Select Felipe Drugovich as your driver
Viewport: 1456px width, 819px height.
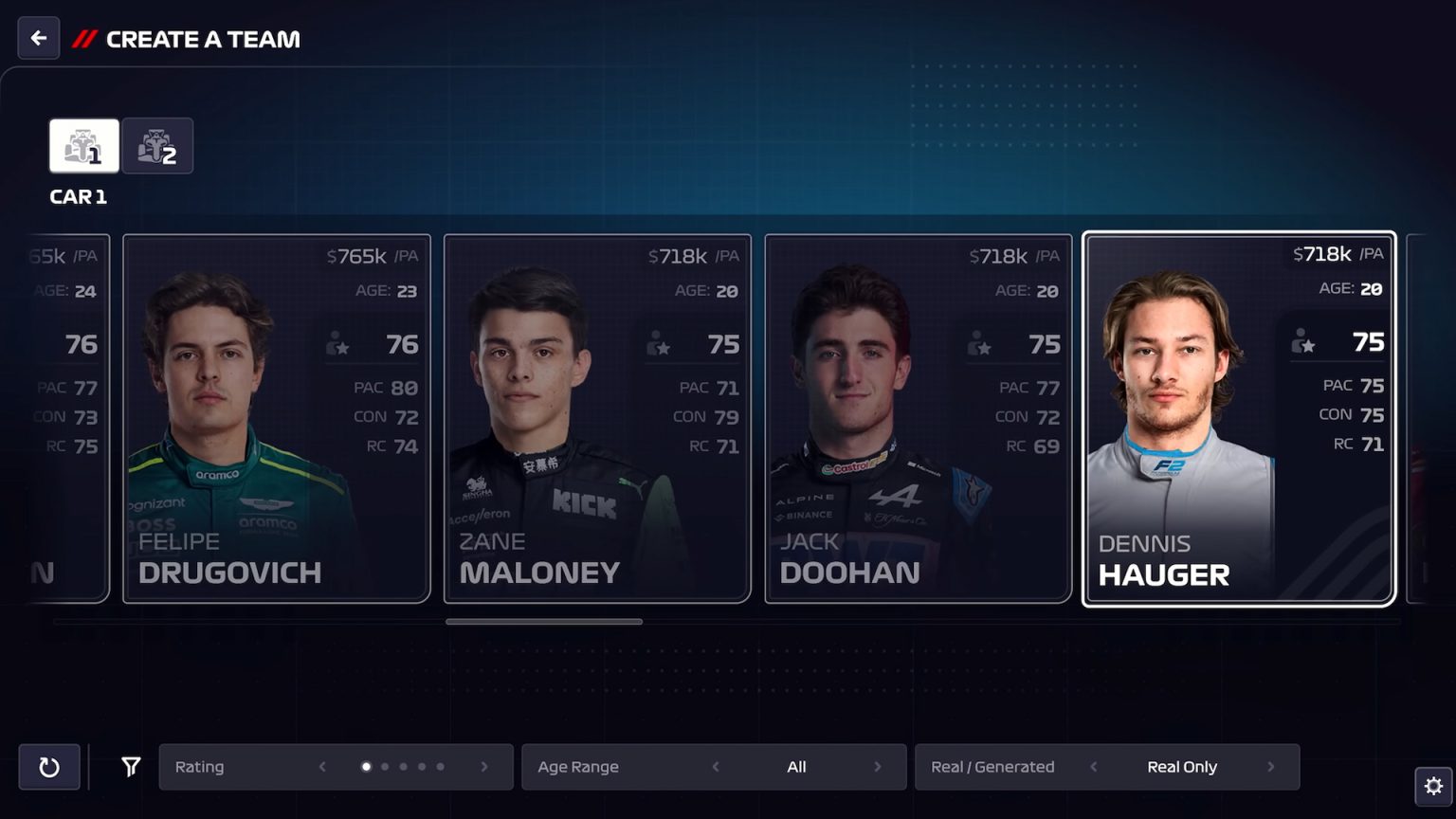276,417
